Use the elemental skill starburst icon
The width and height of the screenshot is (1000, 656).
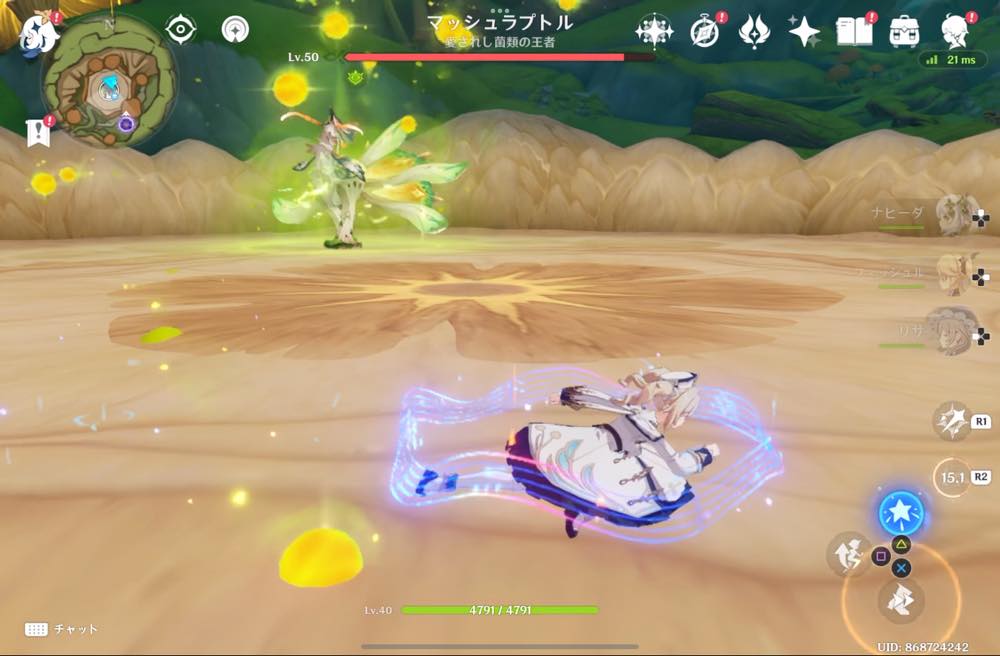[x=950, y=421]
